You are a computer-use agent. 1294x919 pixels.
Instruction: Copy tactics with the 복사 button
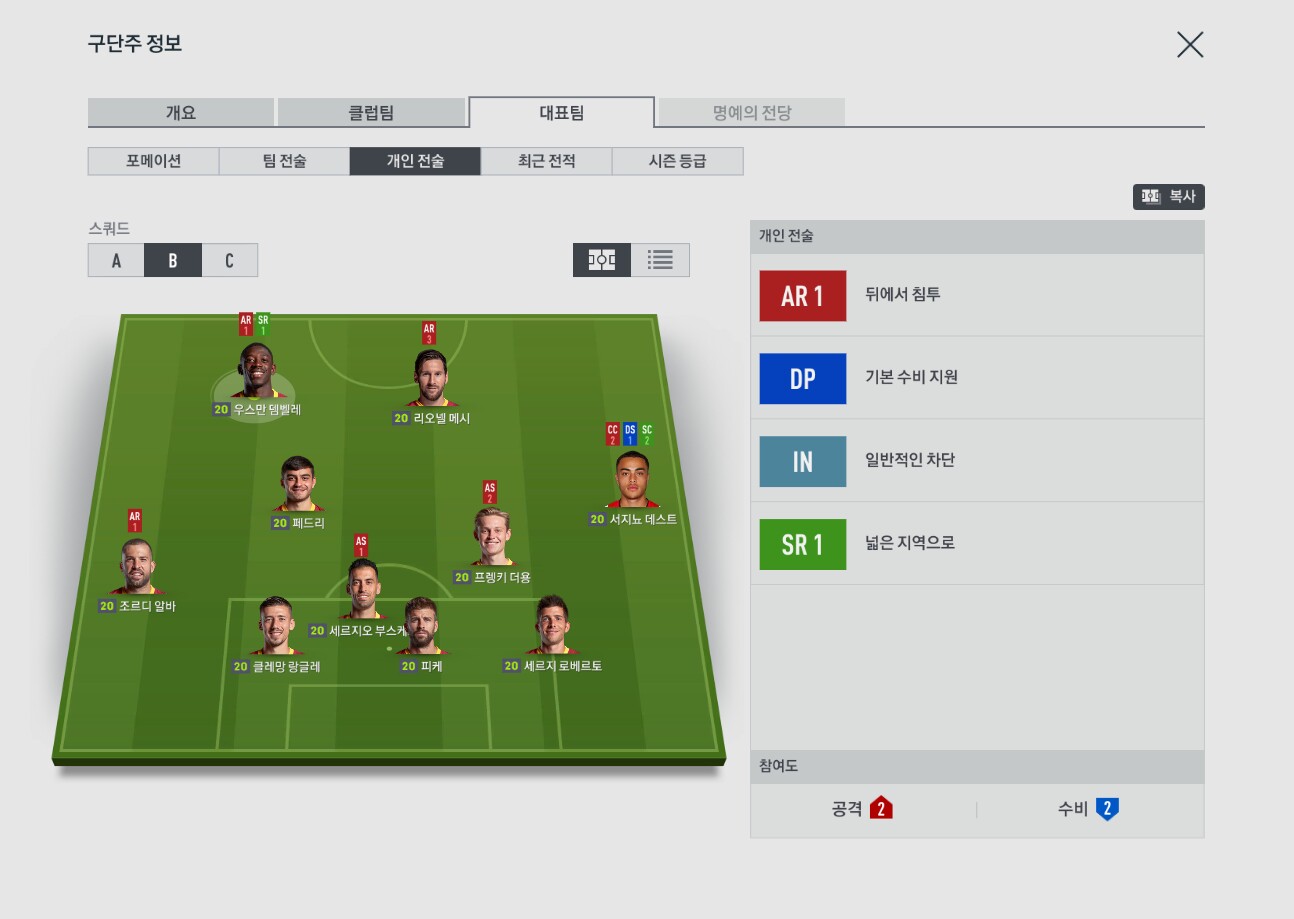[1168, 197]
